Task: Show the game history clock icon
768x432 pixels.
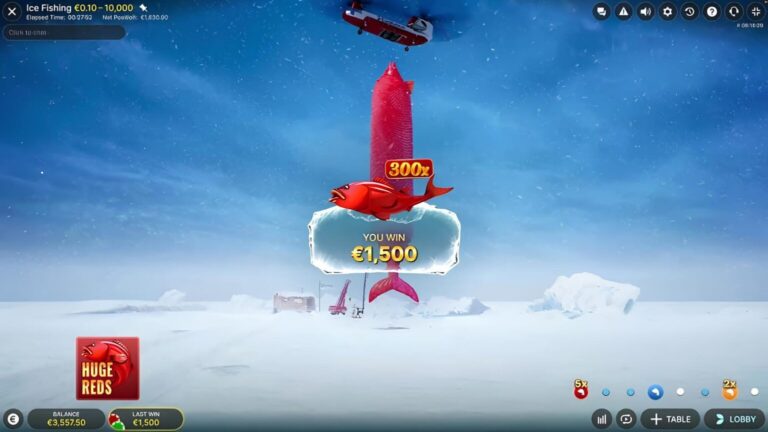Action: 690,12
